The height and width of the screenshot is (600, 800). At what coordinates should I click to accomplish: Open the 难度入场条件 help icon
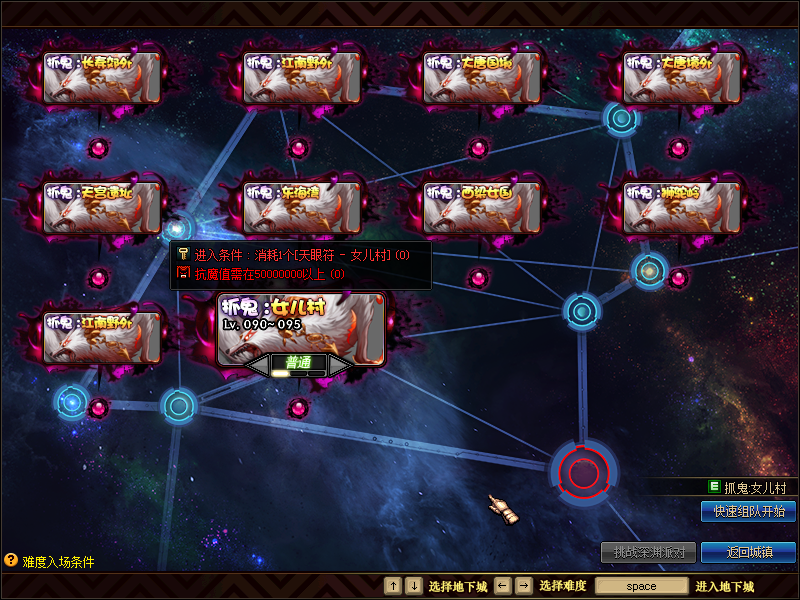coord(11,561)
